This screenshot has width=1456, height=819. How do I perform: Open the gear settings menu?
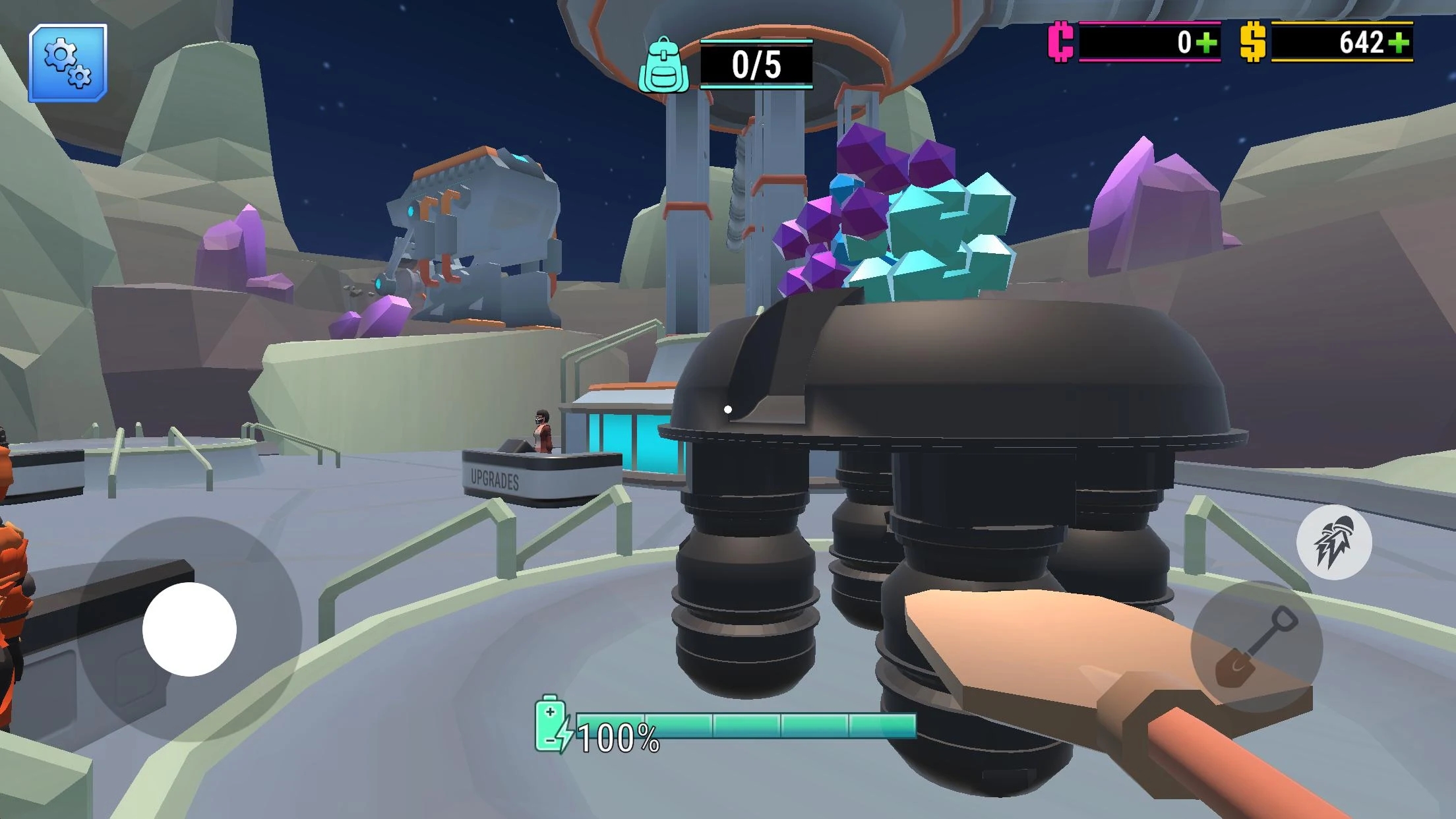pyautogui.click(x=68, y=63)
